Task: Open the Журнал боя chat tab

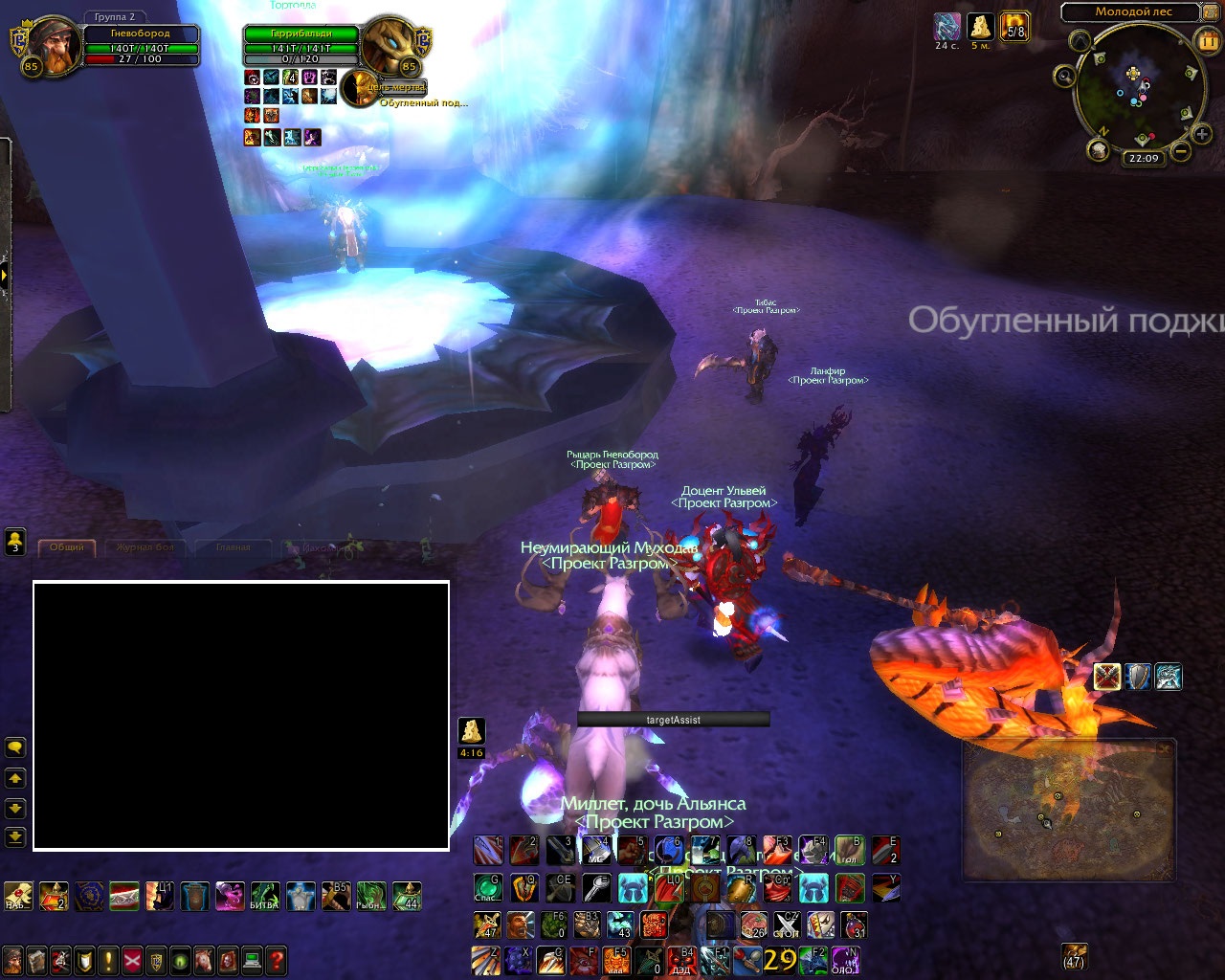Action: [145, 547]
